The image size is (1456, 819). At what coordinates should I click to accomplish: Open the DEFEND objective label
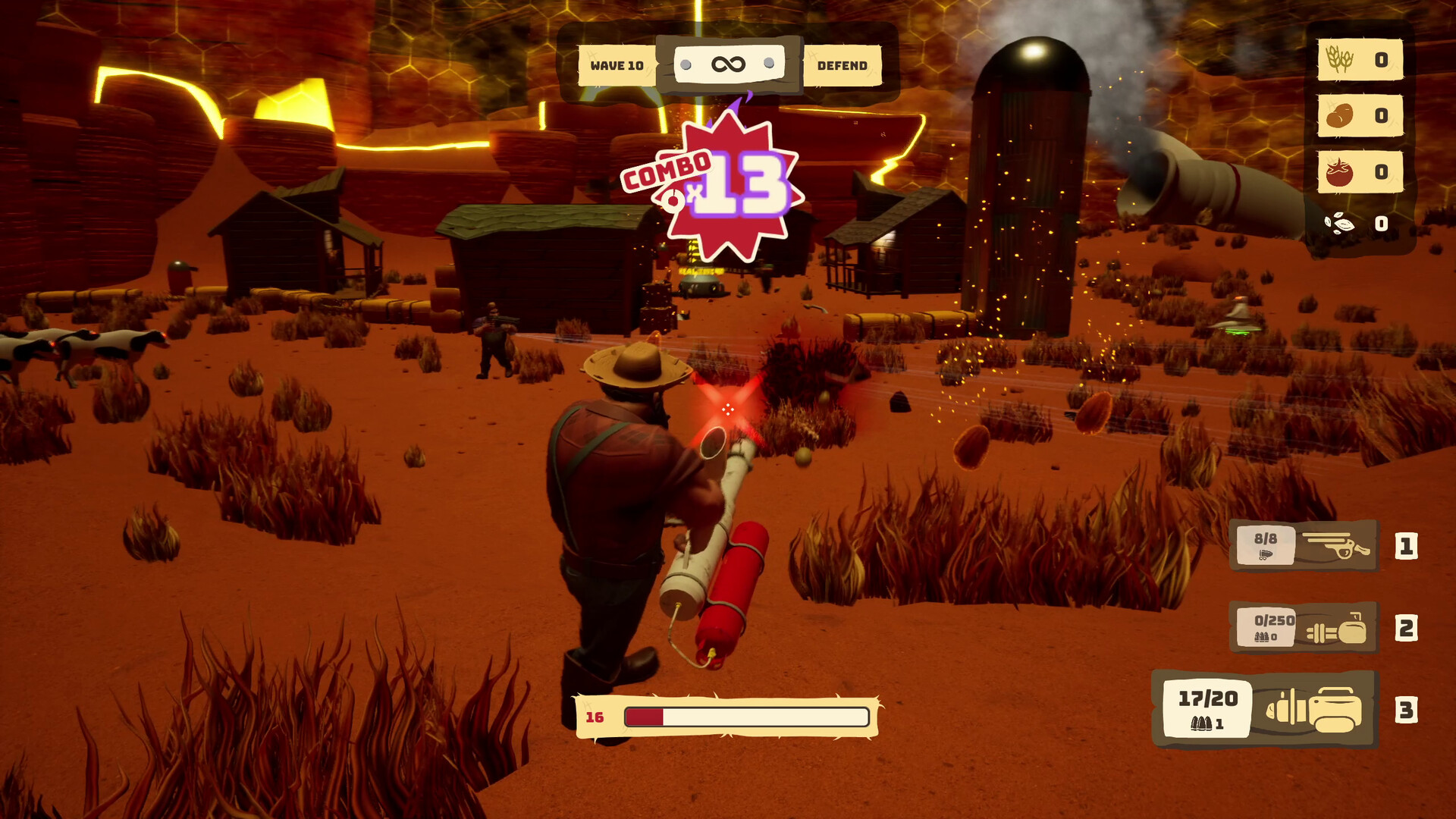click(x=842, y=65)
